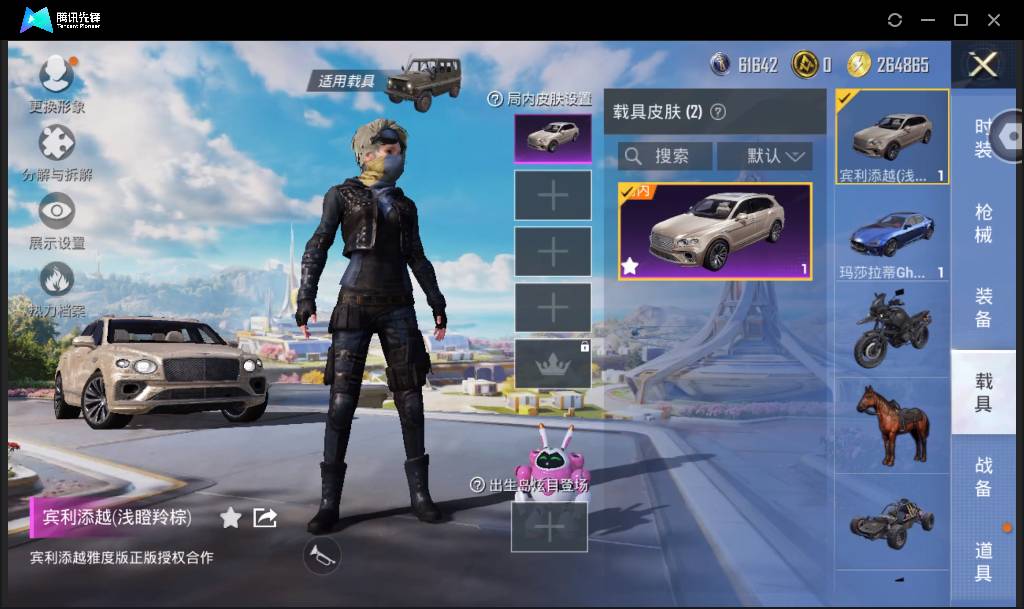Click the 搜索 search box
The image size is (1024, 609).
pyautogui.click(x=665, y=156)
